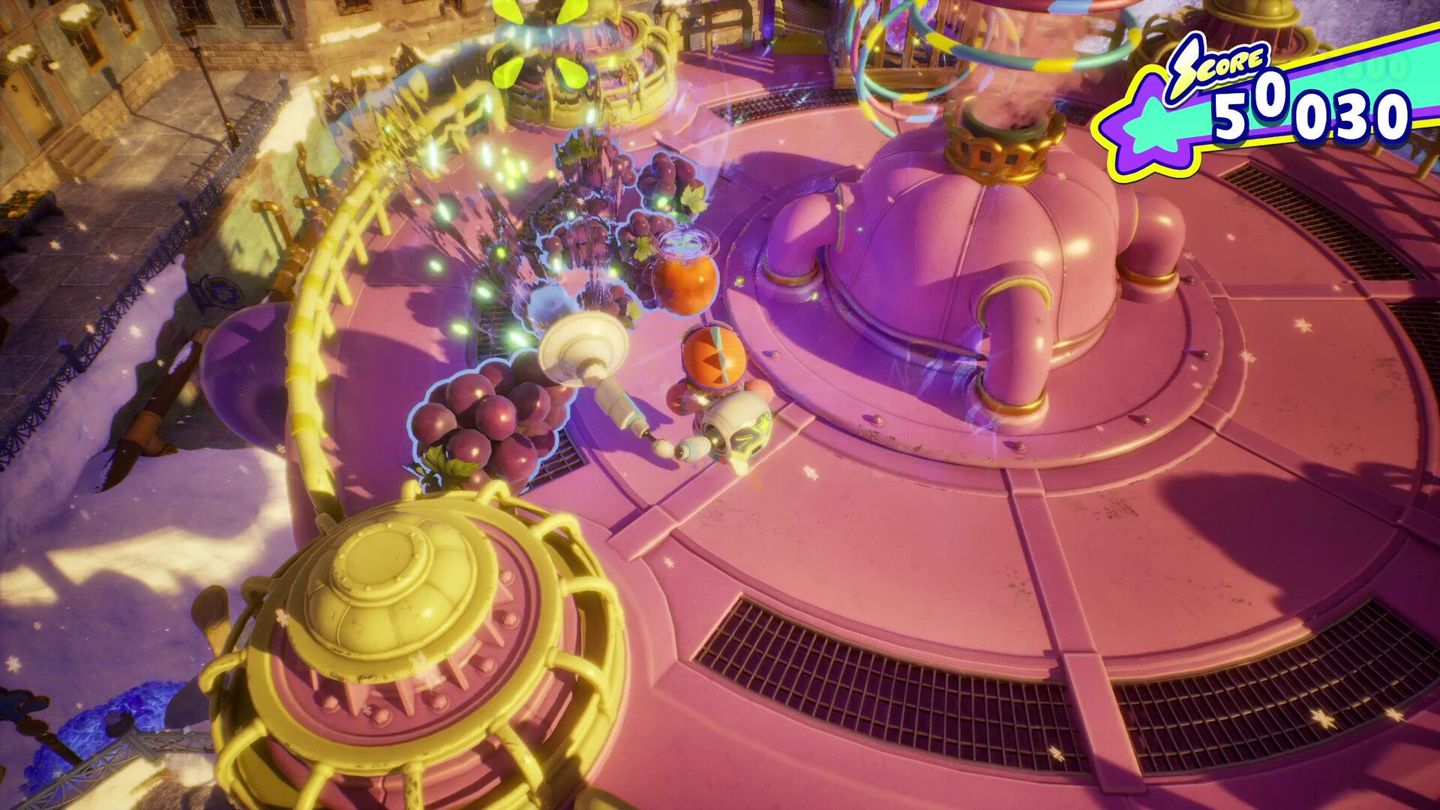Select the SCORE label text
The image size is (1440, 810).
click(x=1233, y=66)
